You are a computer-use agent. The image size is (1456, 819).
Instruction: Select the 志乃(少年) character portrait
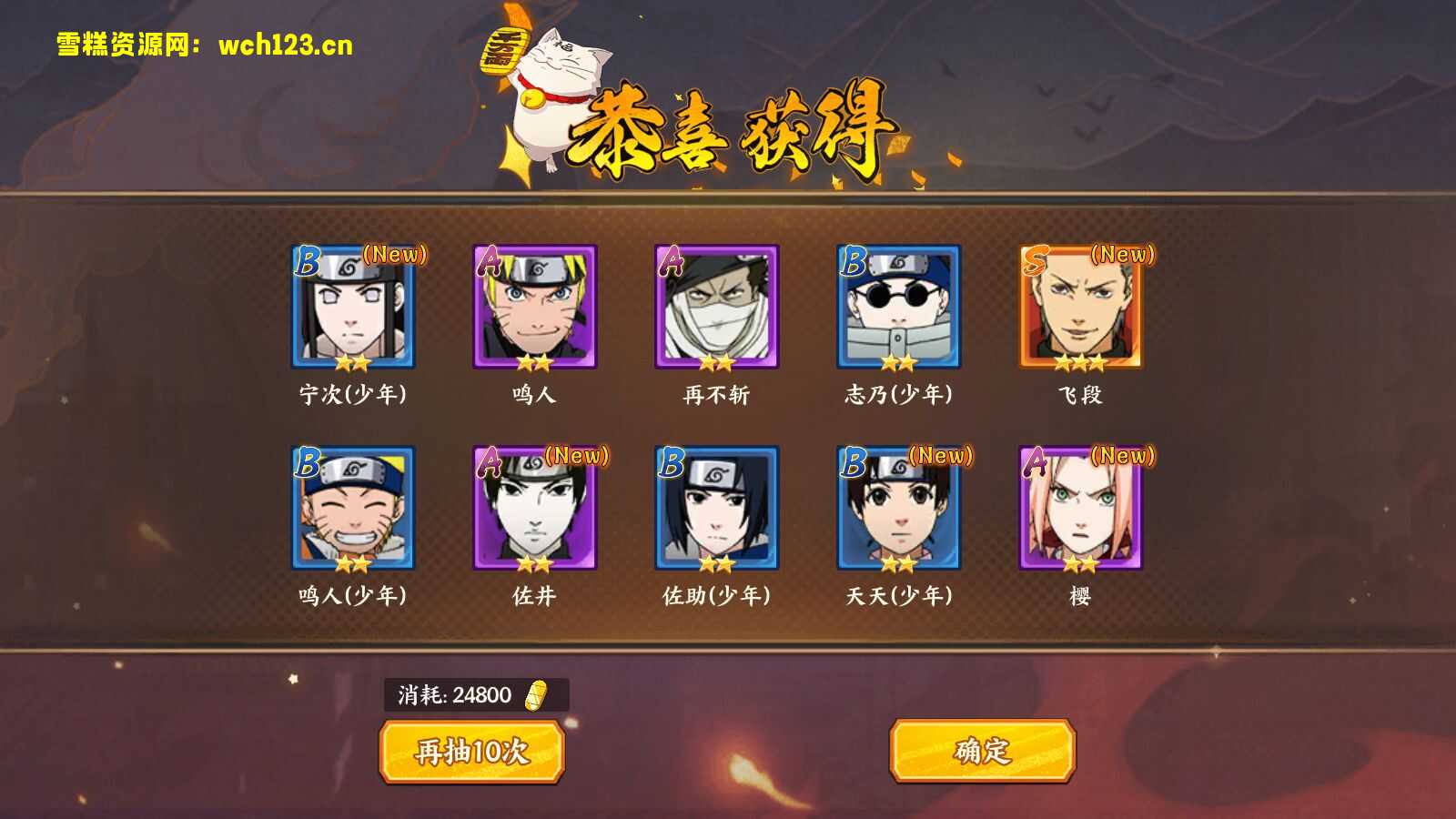coord(899,309)
